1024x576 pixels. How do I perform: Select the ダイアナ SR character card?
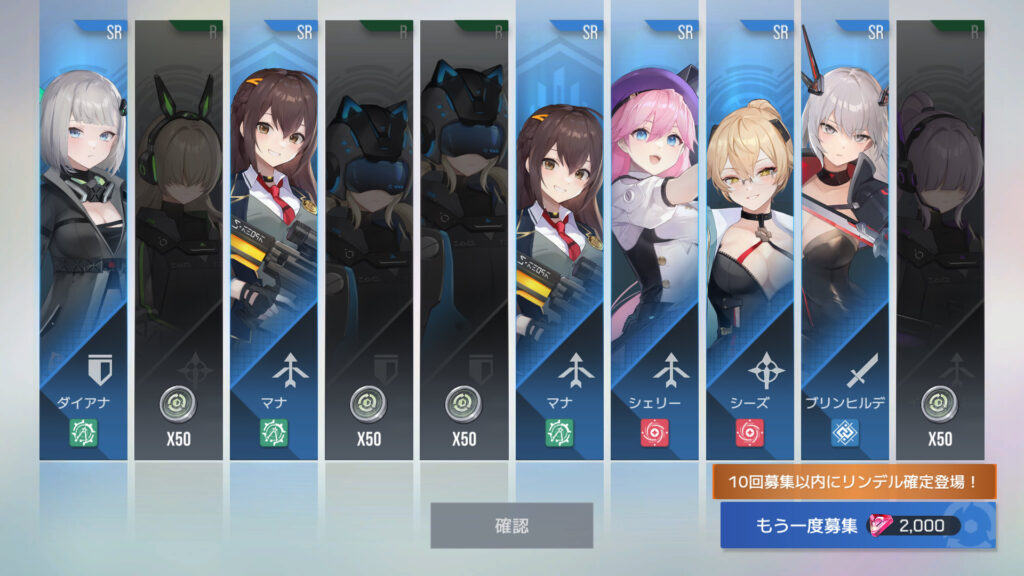tap(83, 240)
